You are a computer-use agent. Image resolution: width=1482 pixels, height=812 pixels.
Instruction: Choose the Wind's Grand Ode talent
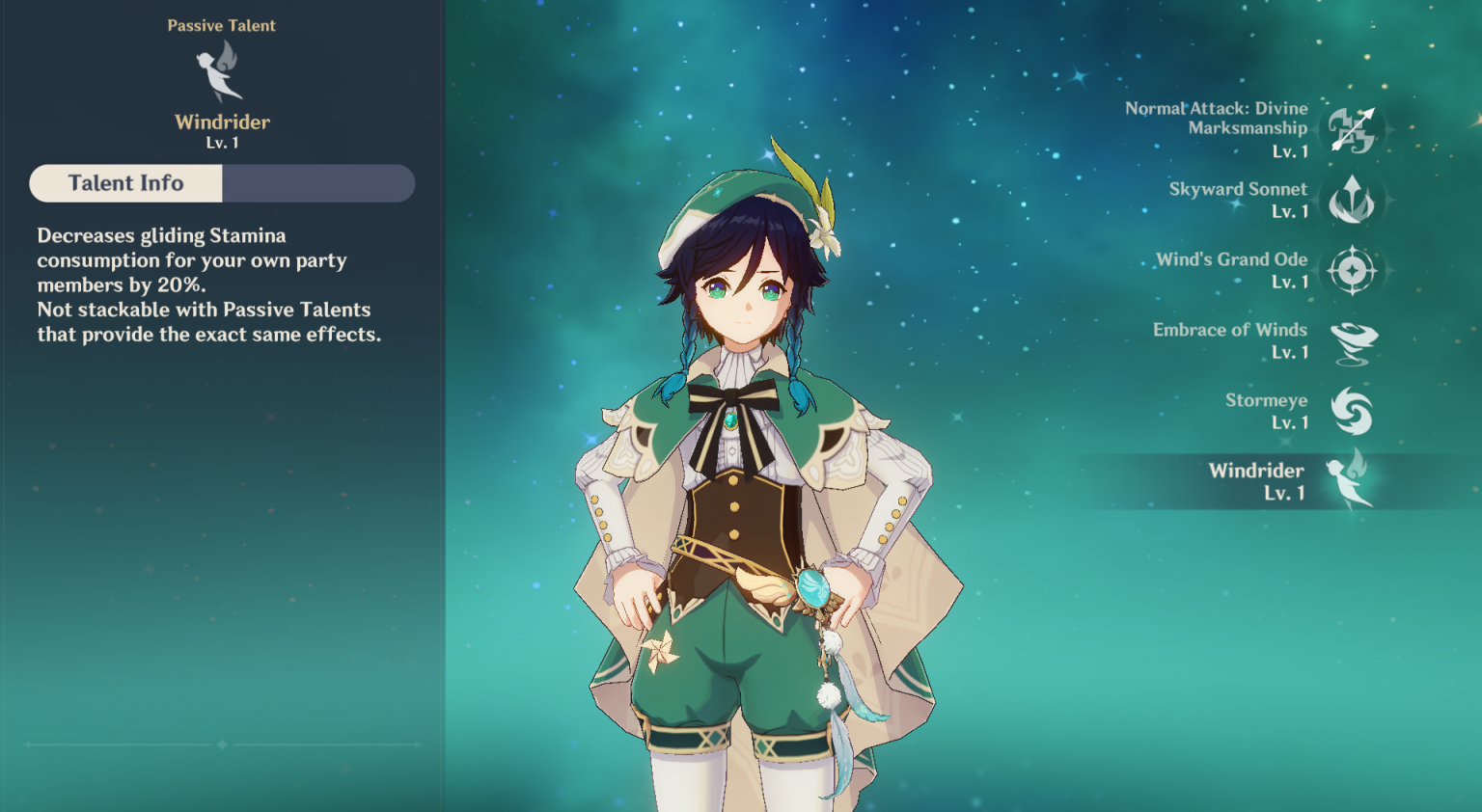[x=1352, y=271]
